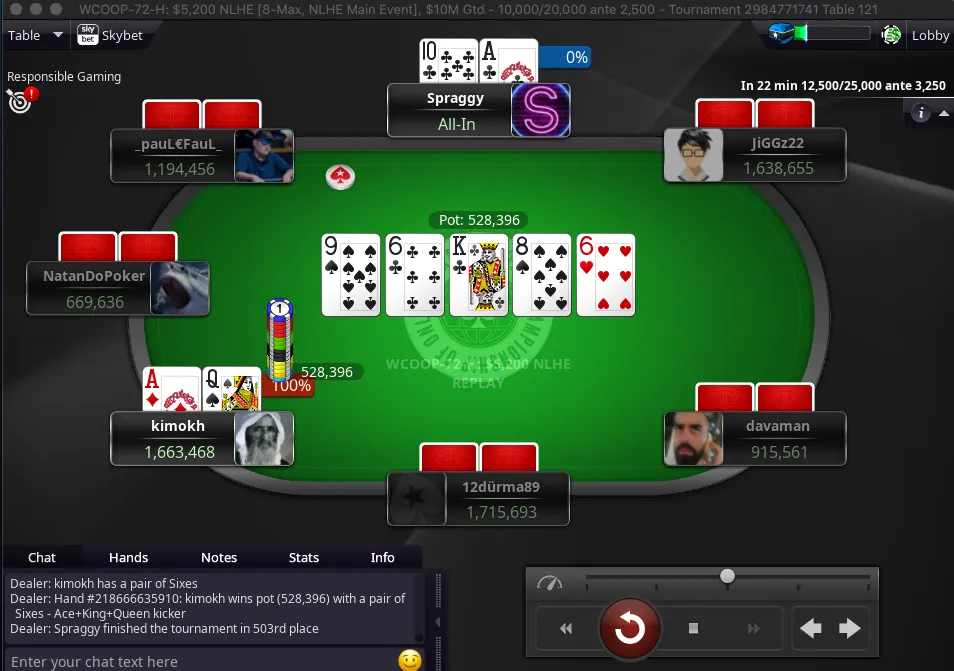This screenshot has width=954, height=671.
Task: Open the Stats tab
Action: click(x=304, y=557)
